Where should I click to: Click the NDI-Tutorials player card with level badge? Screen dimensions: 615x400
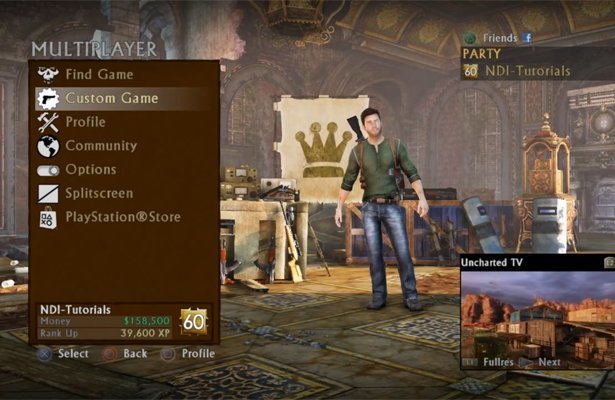point(124,321)
